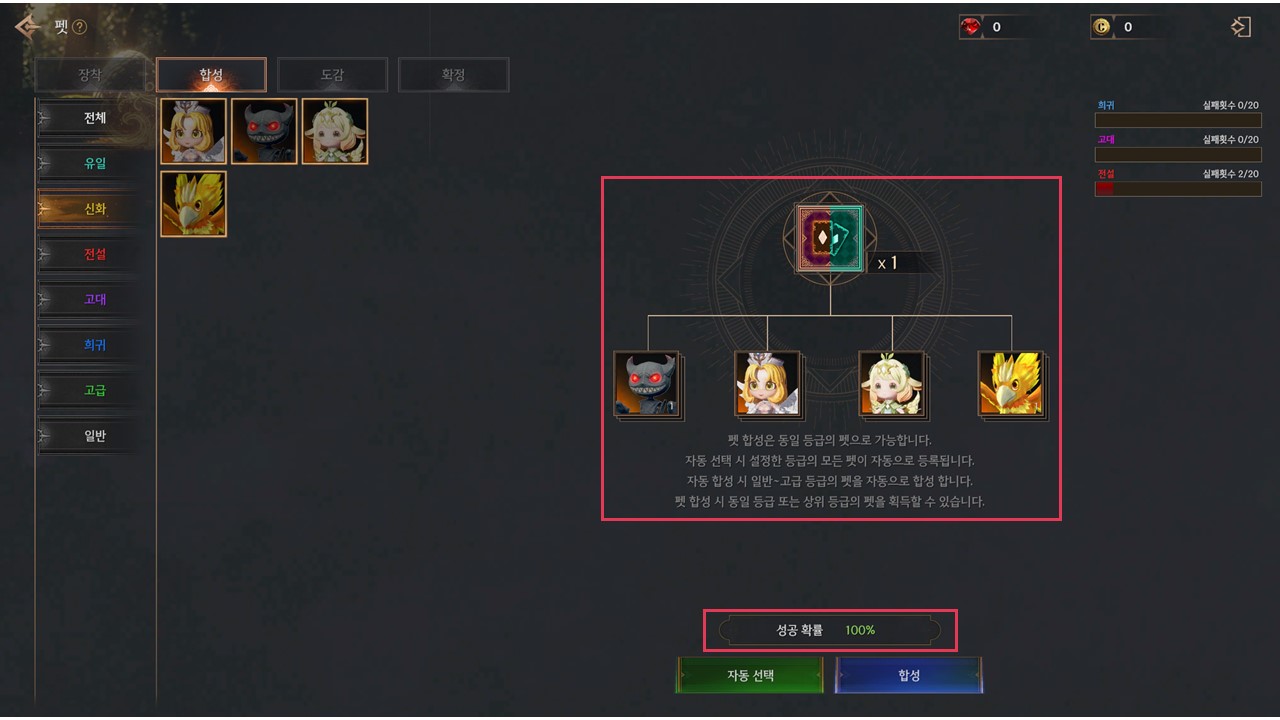Viewport: 1280px width, 720px height.
Task: Choose the 신화 grade category
Action: 94,209
